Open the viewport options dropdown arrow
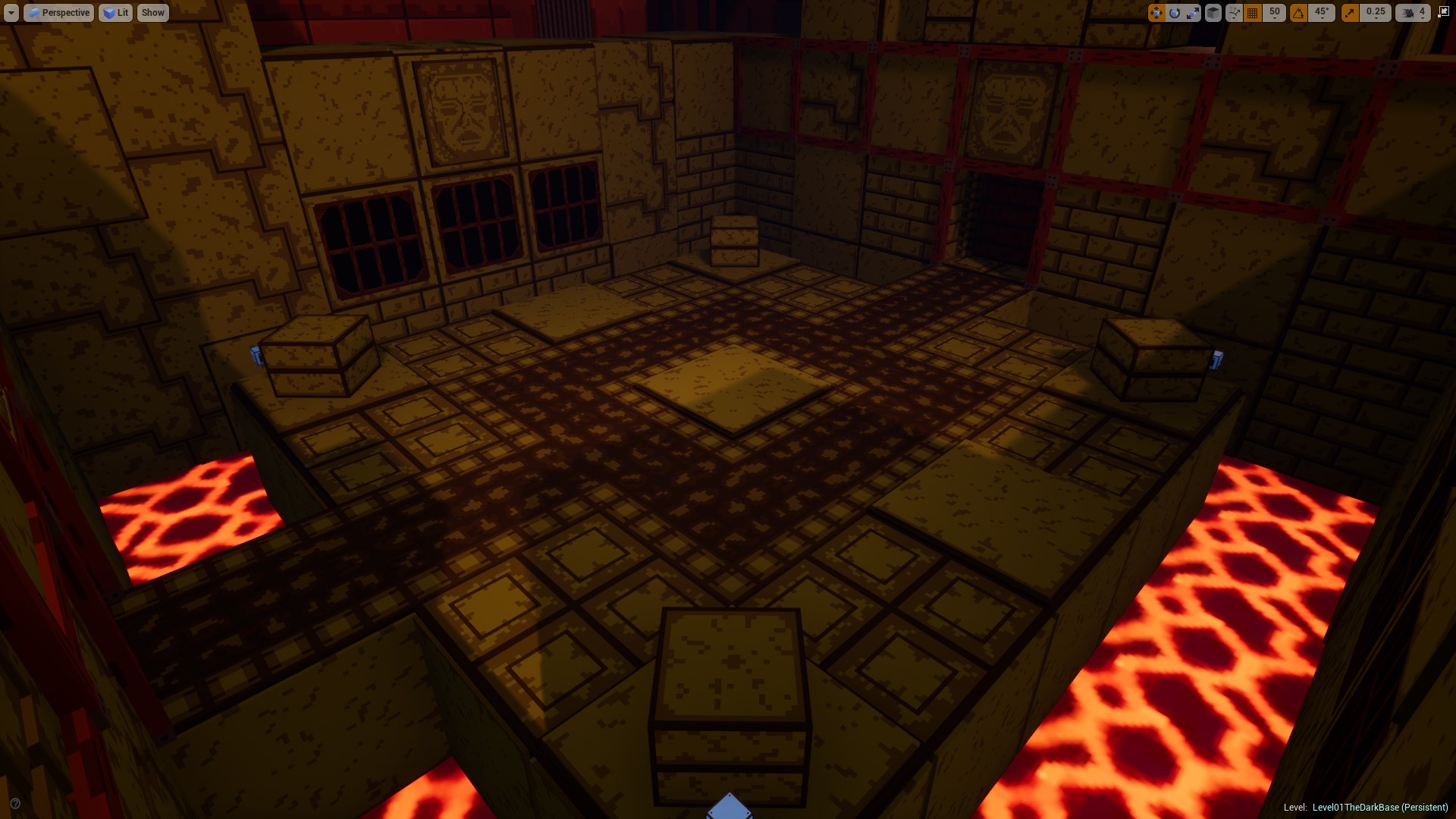The image size is (1456, 819). 11,12
